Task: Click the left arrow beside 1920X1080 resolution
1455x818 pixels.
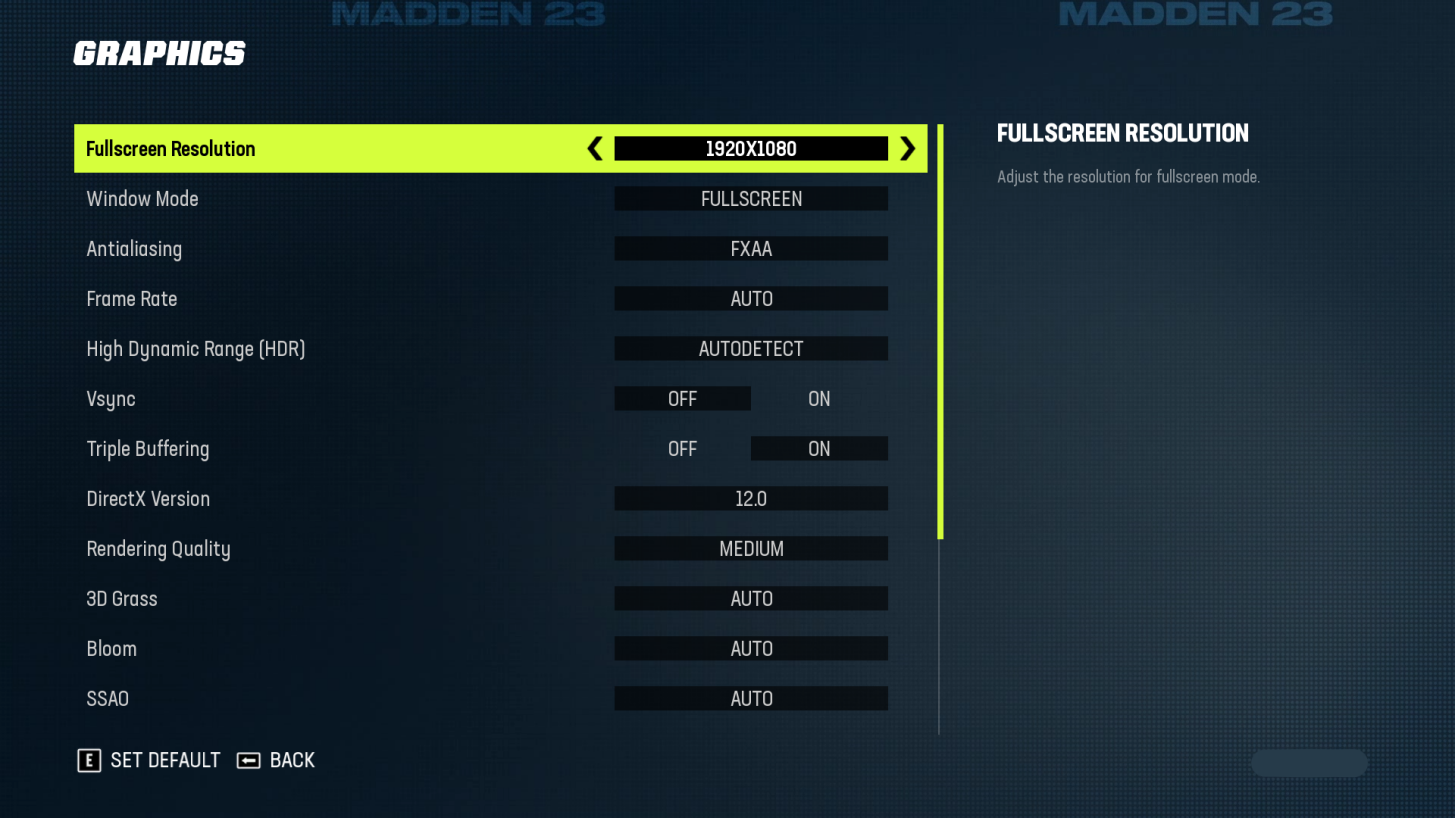Action: [x=594, y=148]
